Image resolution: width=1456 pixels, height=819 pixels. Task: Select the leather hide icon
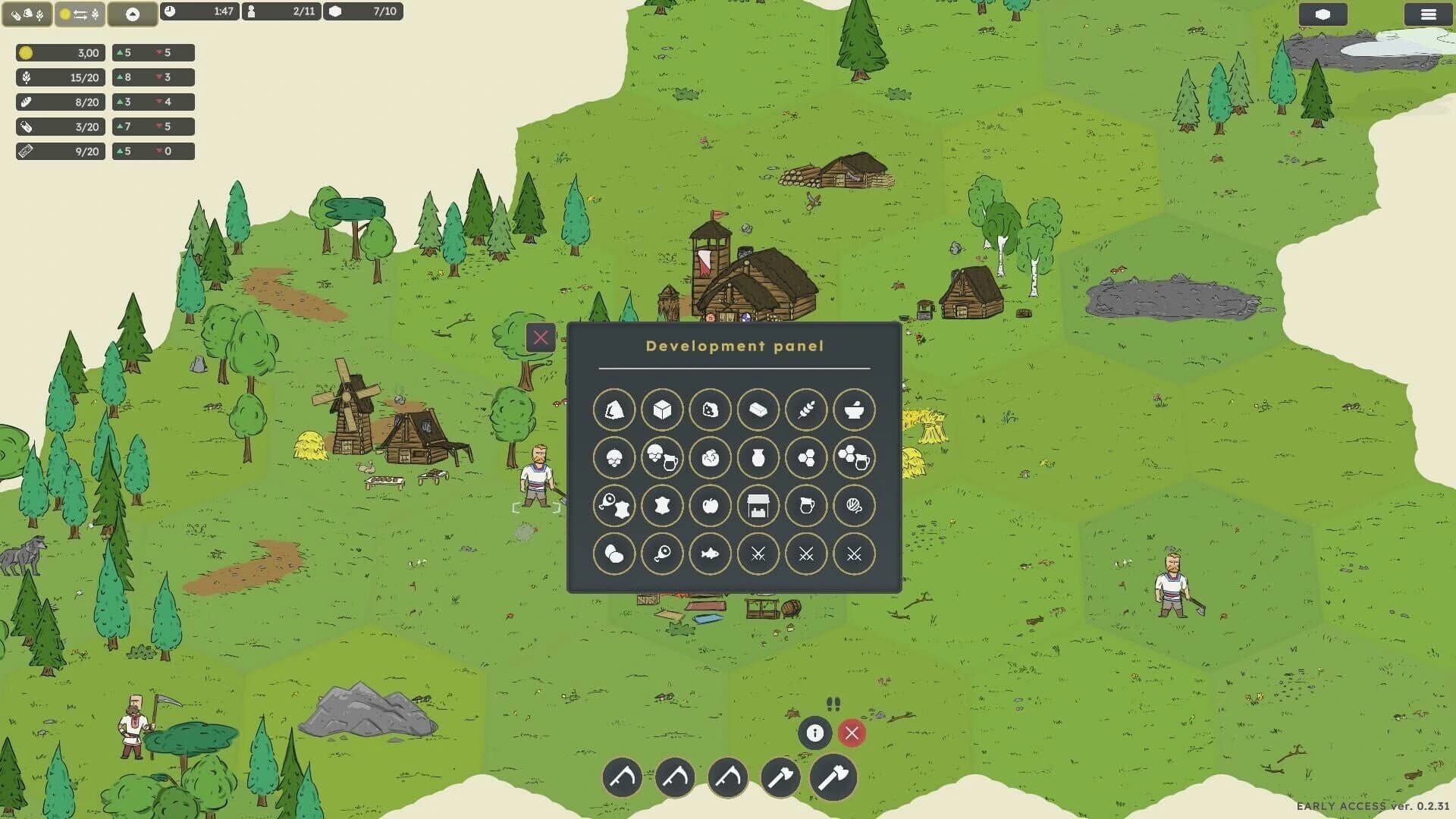click(662, 506)
